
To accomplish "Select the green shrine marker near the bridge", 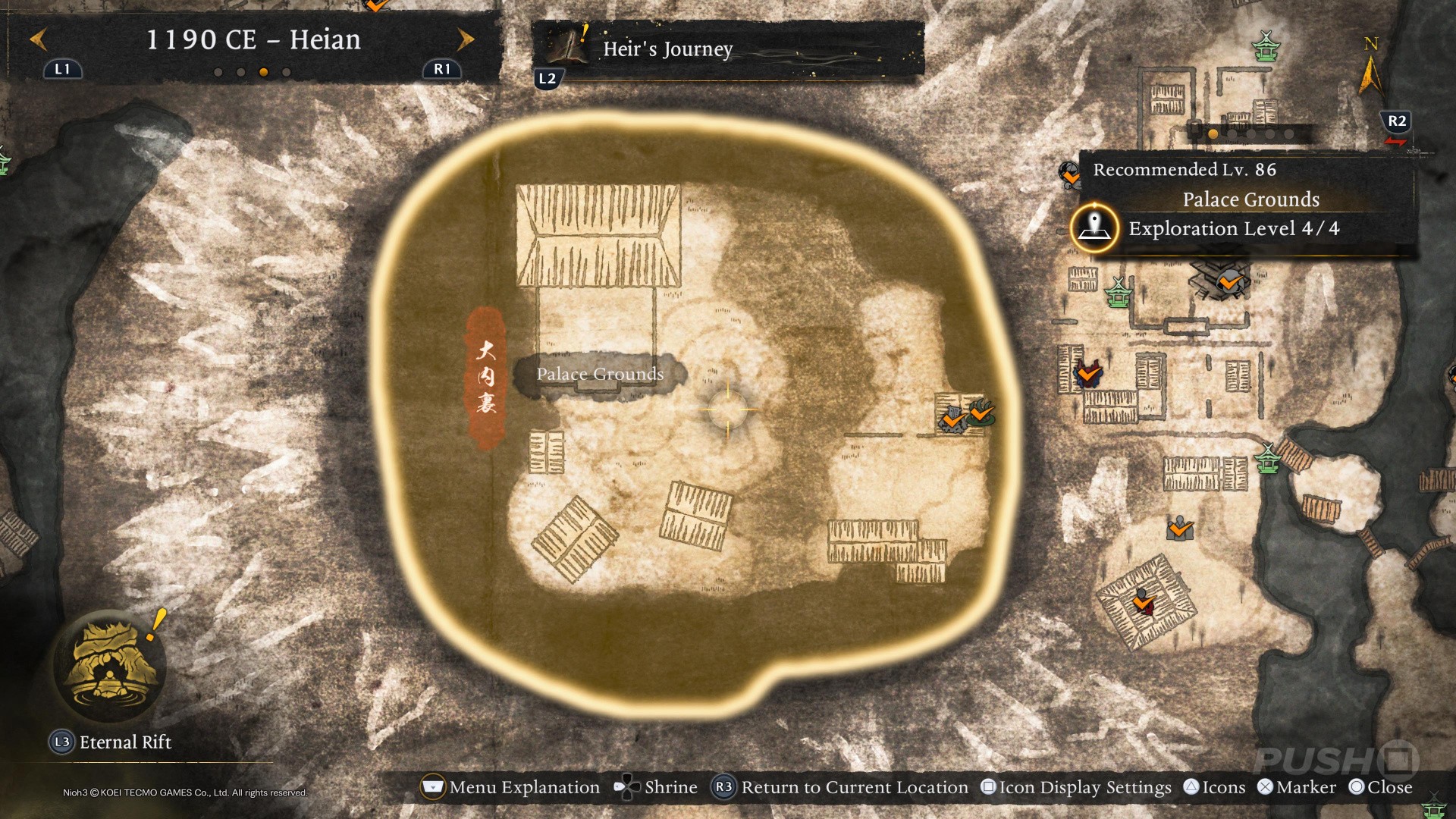I will 1267,459.
